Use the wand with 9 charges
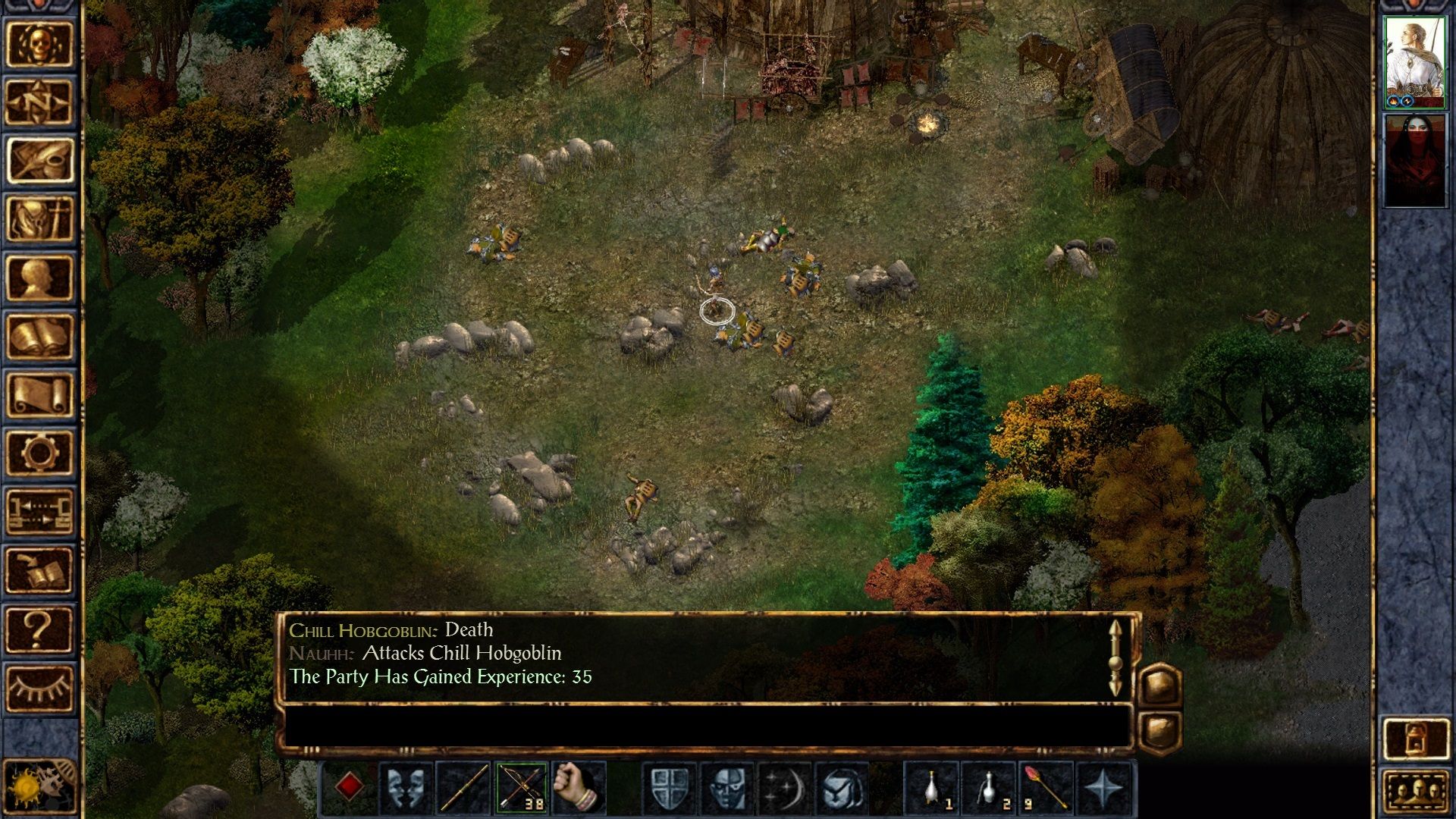1456x819 pixels. (x=1045, y=789)
